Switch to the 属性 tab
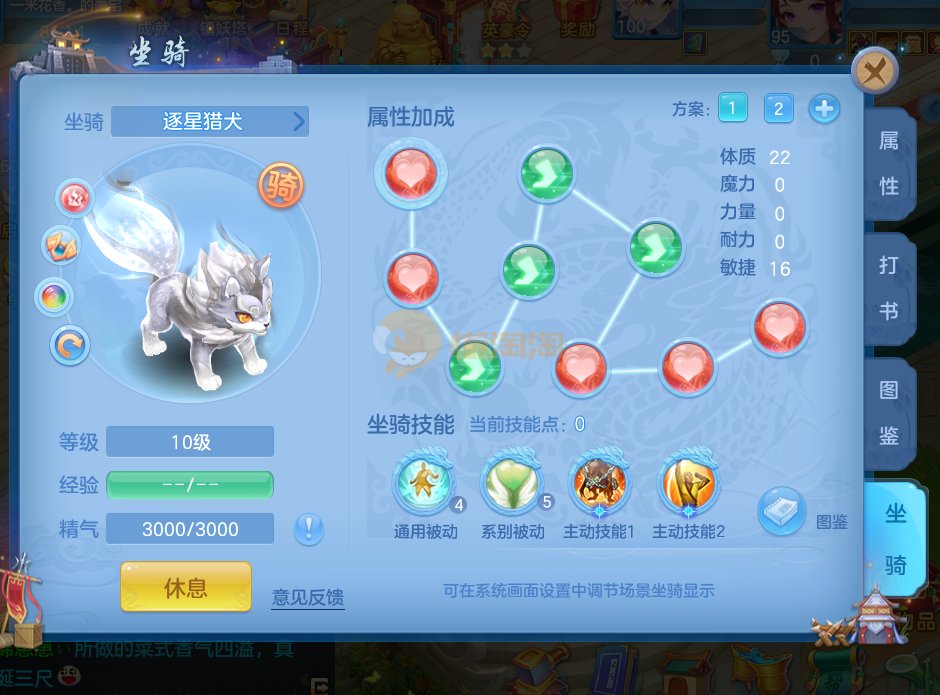 point(888,163)
